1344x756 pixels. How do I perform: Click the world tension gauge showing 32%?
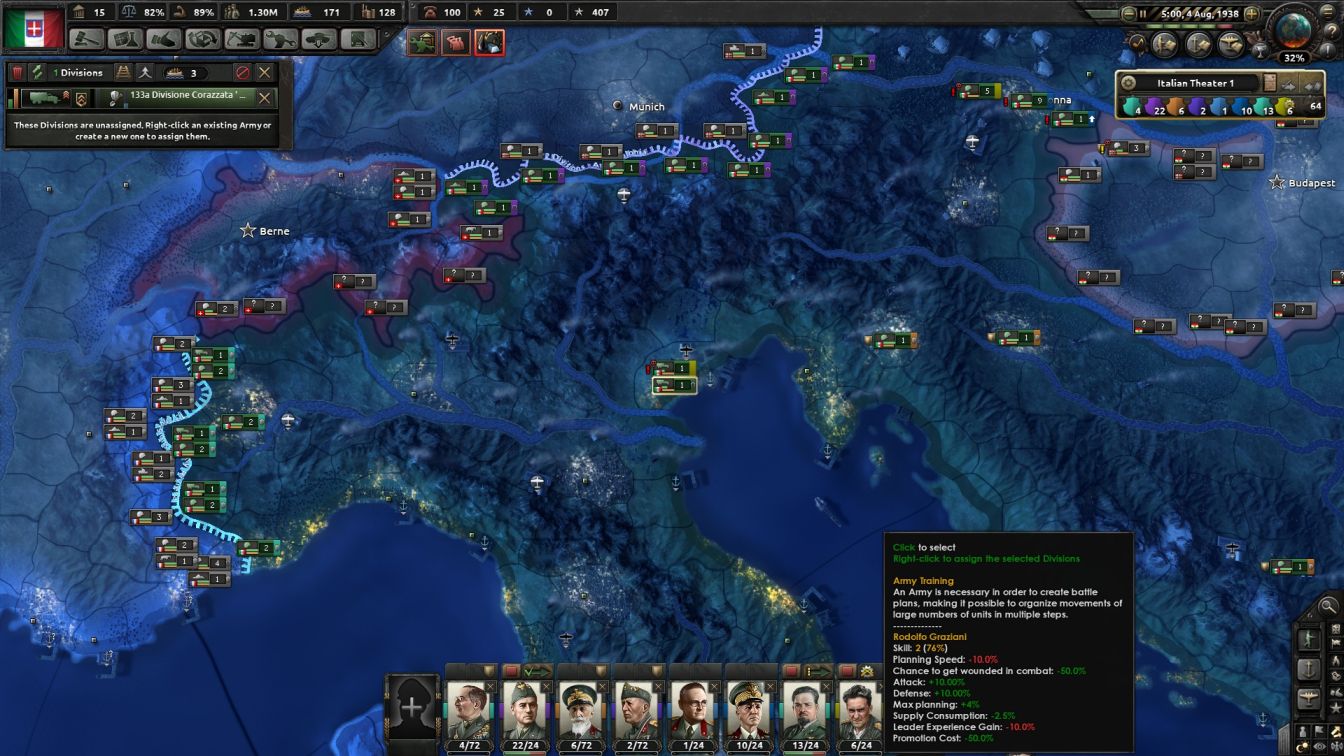(x=1296, y=31)
